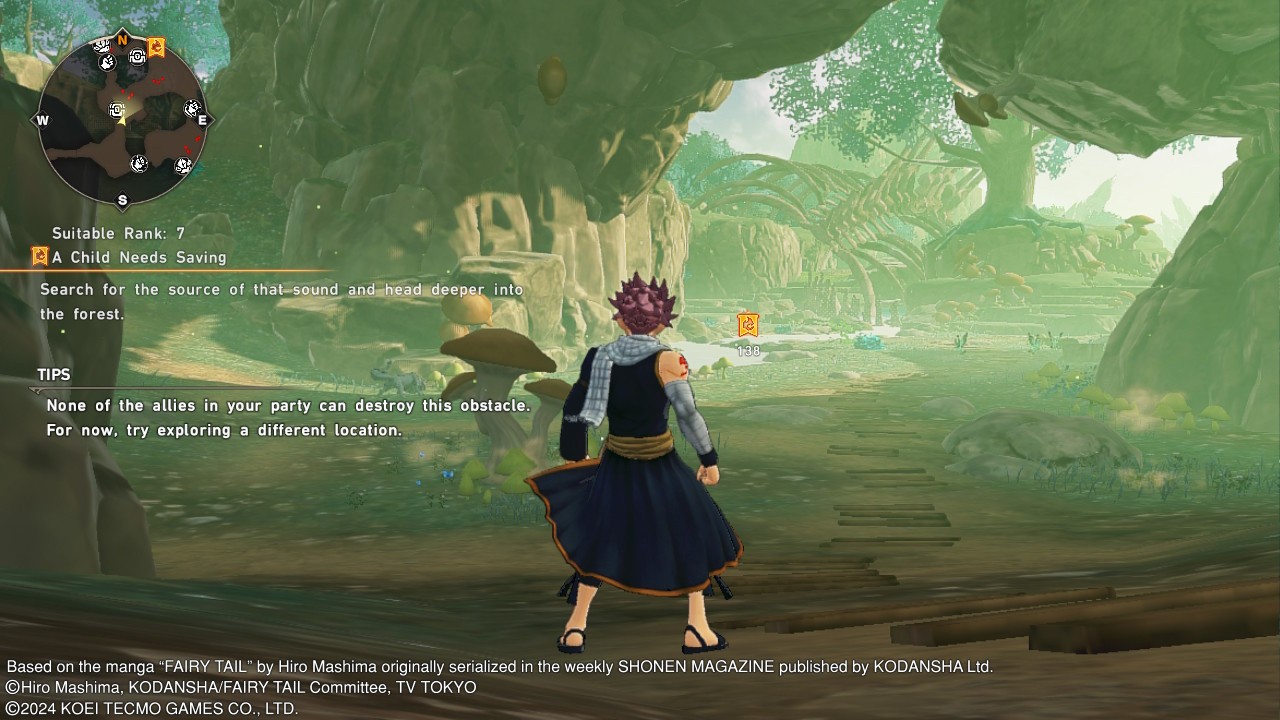The height and width of the screenshot is (720, 1280).
Task: Open the circular minimap
Action: [122, 119]
